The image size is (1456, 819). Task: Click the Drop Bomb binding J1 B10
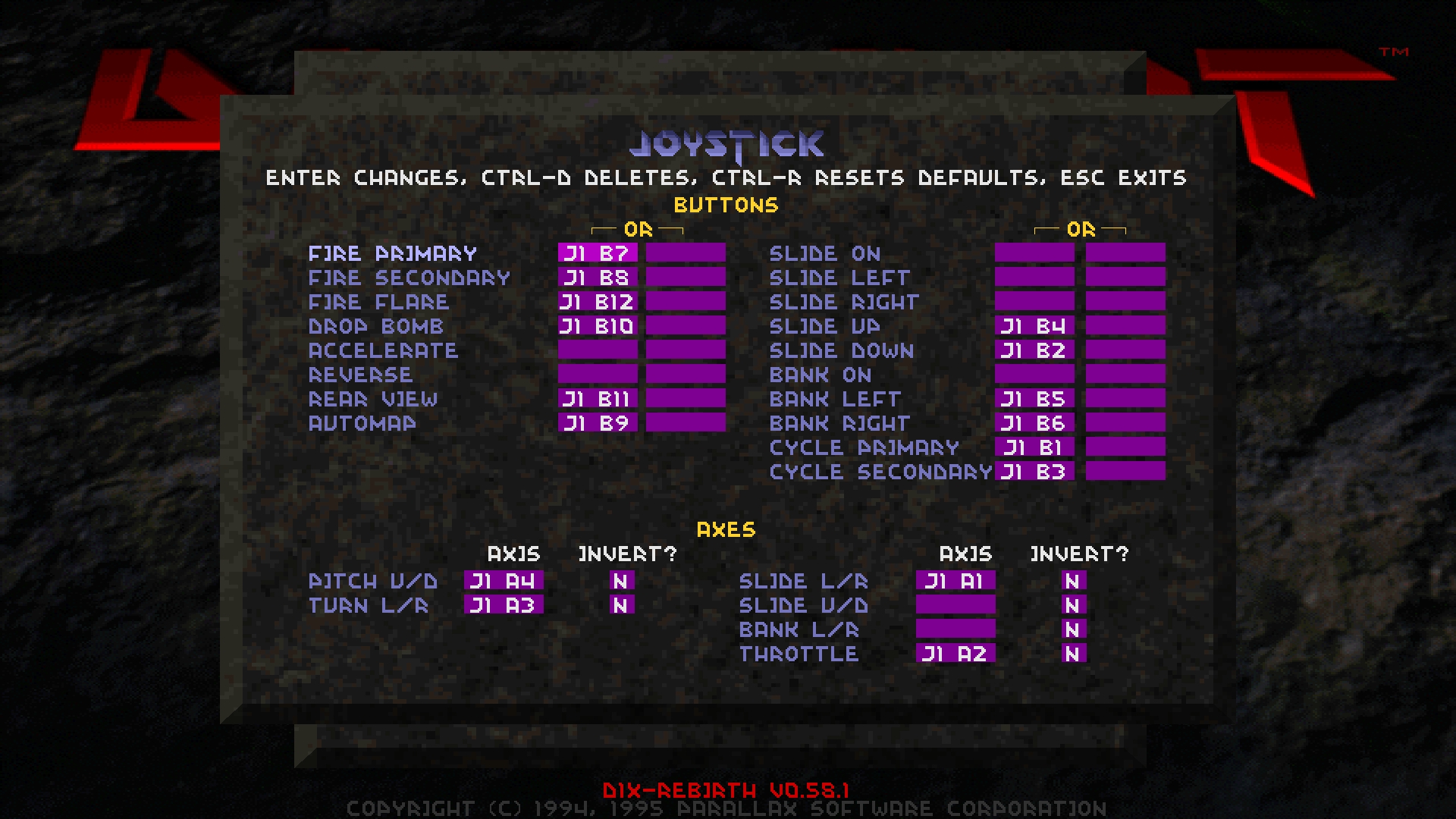tap(599, 327)
